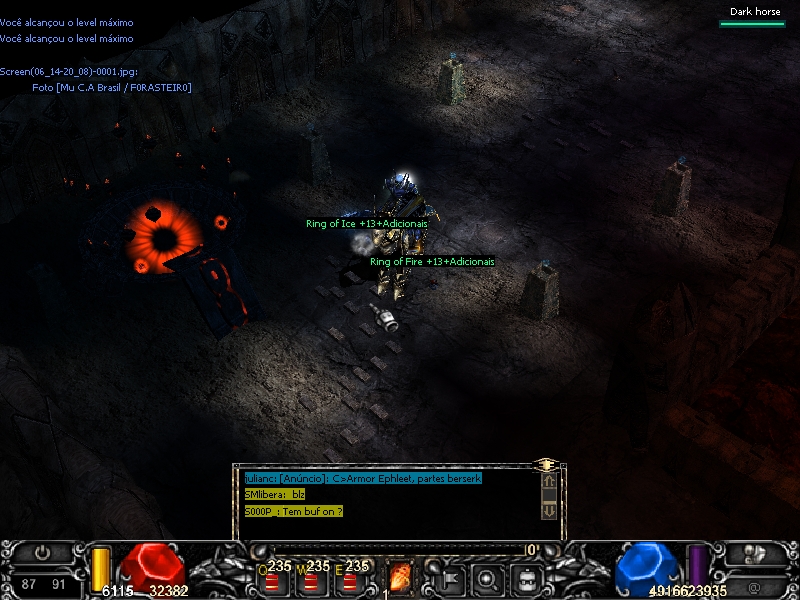This screenshot has width=800, height=600.
Task: Click julianc's announcement chat line
Action: [x=363, y=479]
